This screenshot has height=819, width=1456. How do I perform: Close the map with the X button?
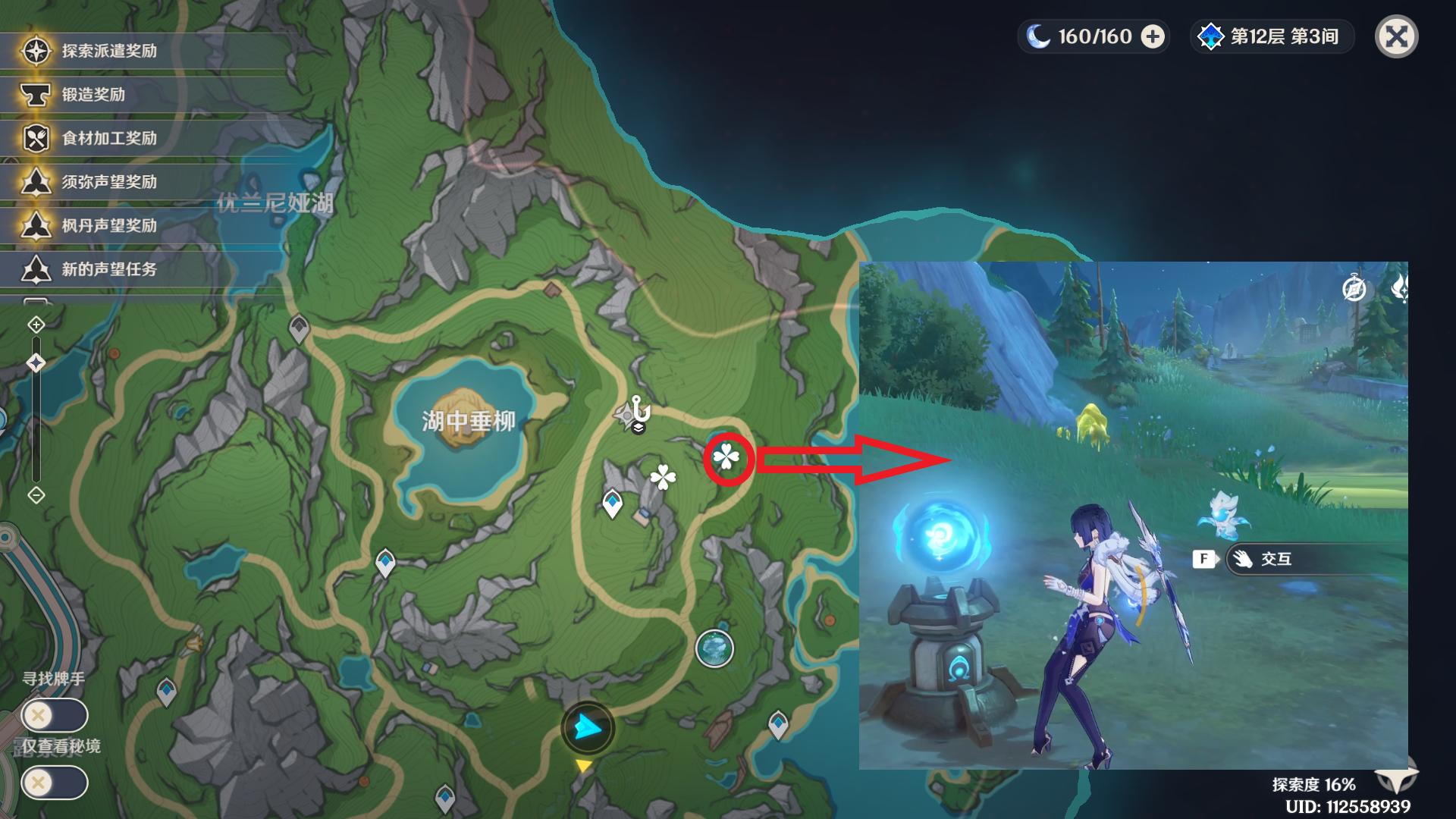pyautogui.click(x=1396, y=36)
